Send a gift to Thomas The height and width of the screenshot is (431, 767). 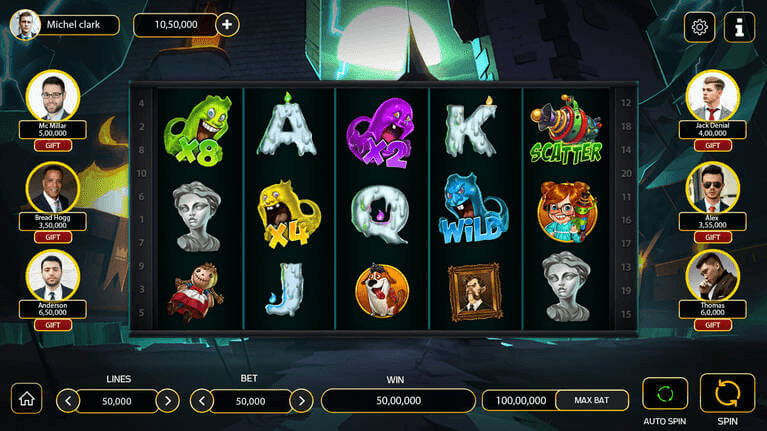coord(713,324)
